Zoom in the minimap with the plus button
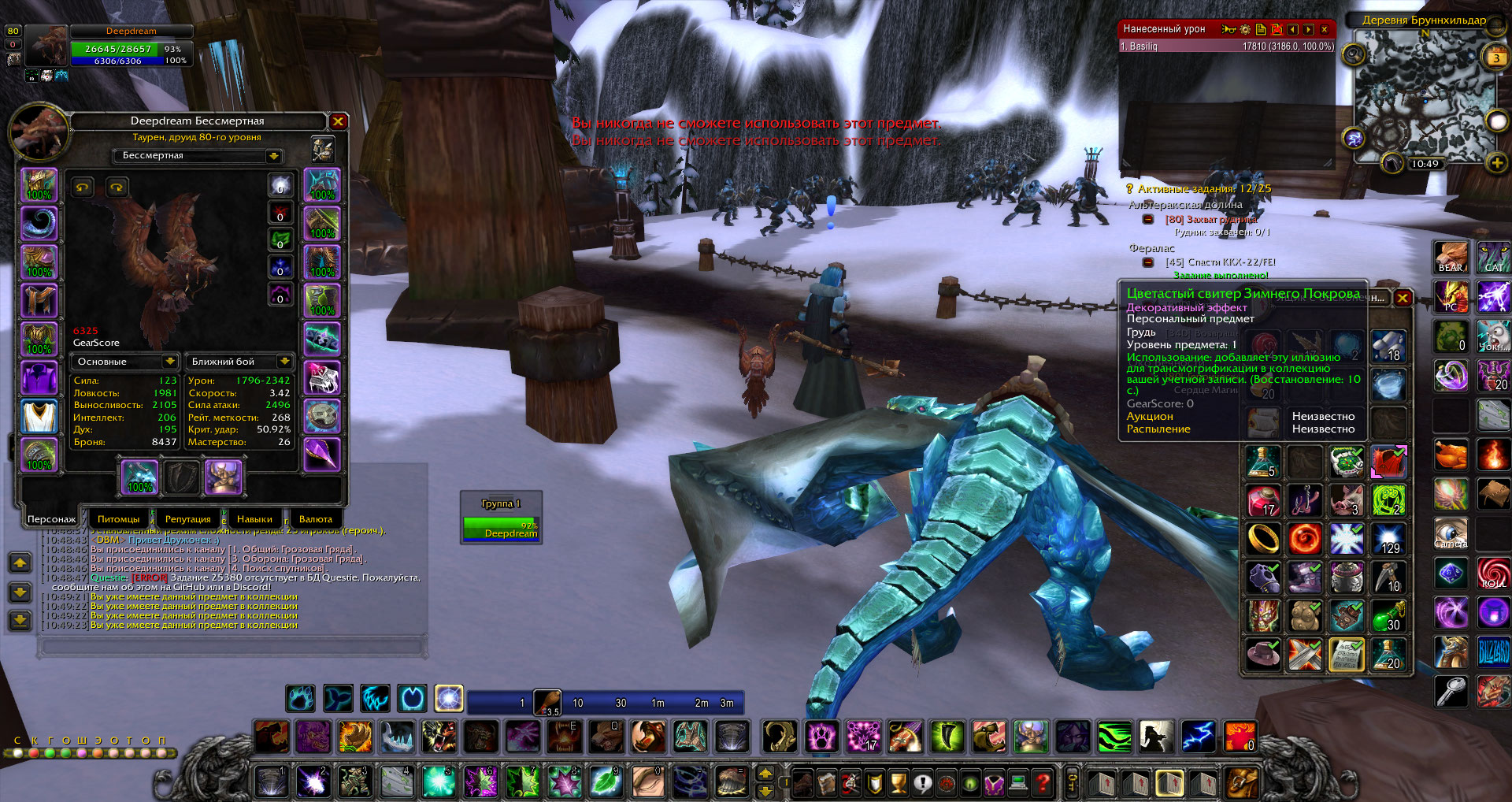Screen dimensions: 1512x802 [x=1495, y=163]
